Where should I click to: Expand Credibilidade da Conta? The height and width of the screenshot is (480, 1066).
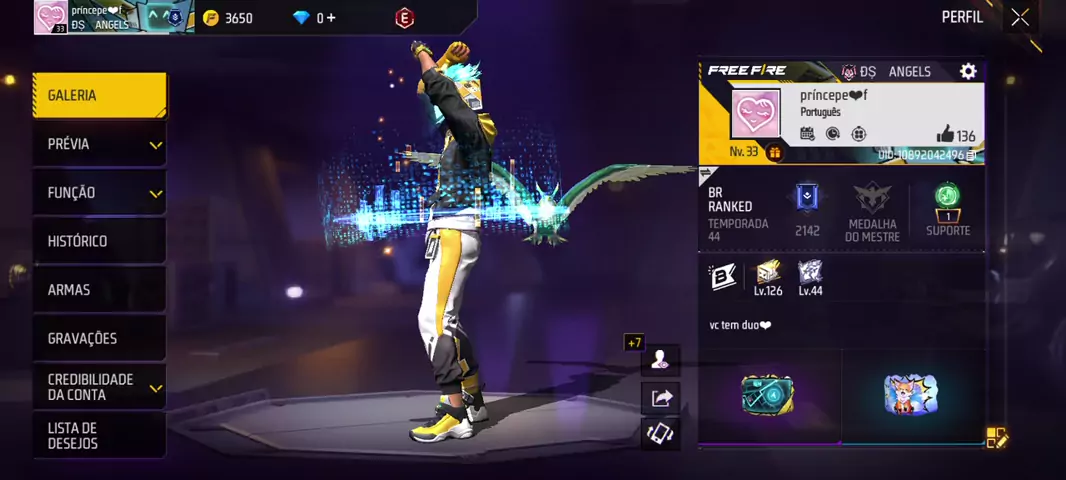pos(99,387)
